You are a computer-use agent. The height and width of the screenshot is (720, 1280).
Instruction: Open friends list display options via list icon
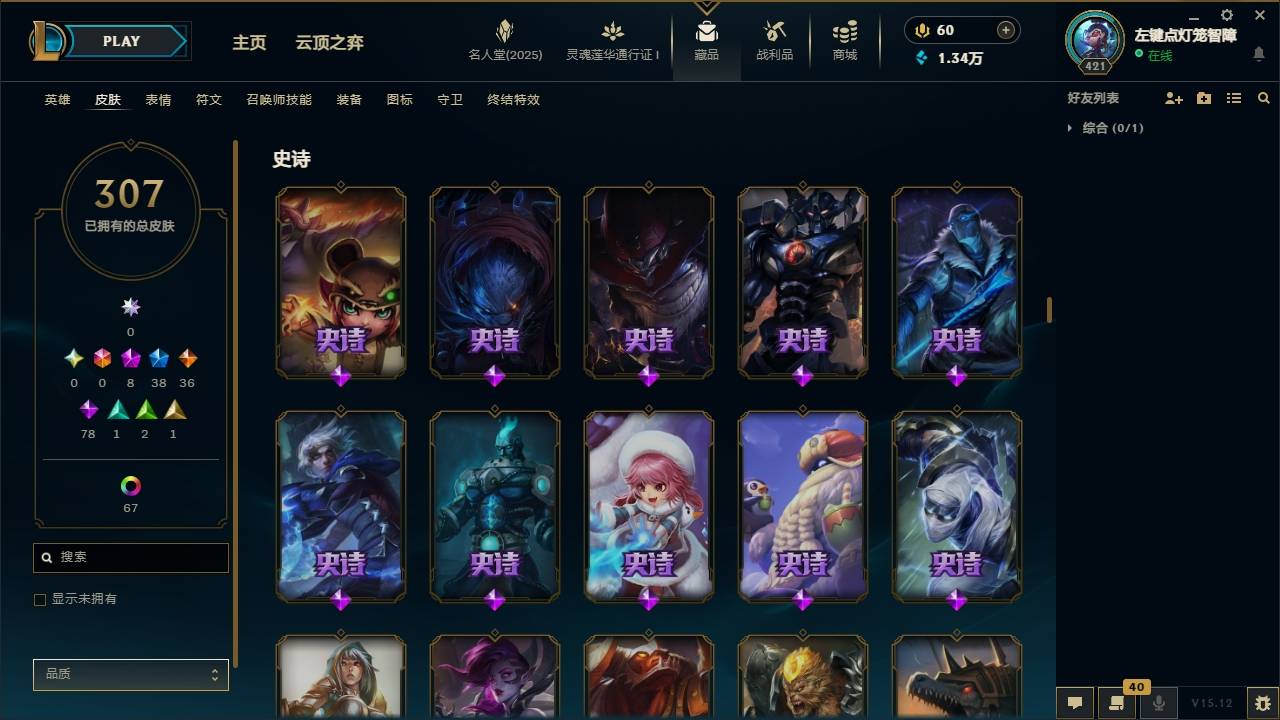(1234, 97)
